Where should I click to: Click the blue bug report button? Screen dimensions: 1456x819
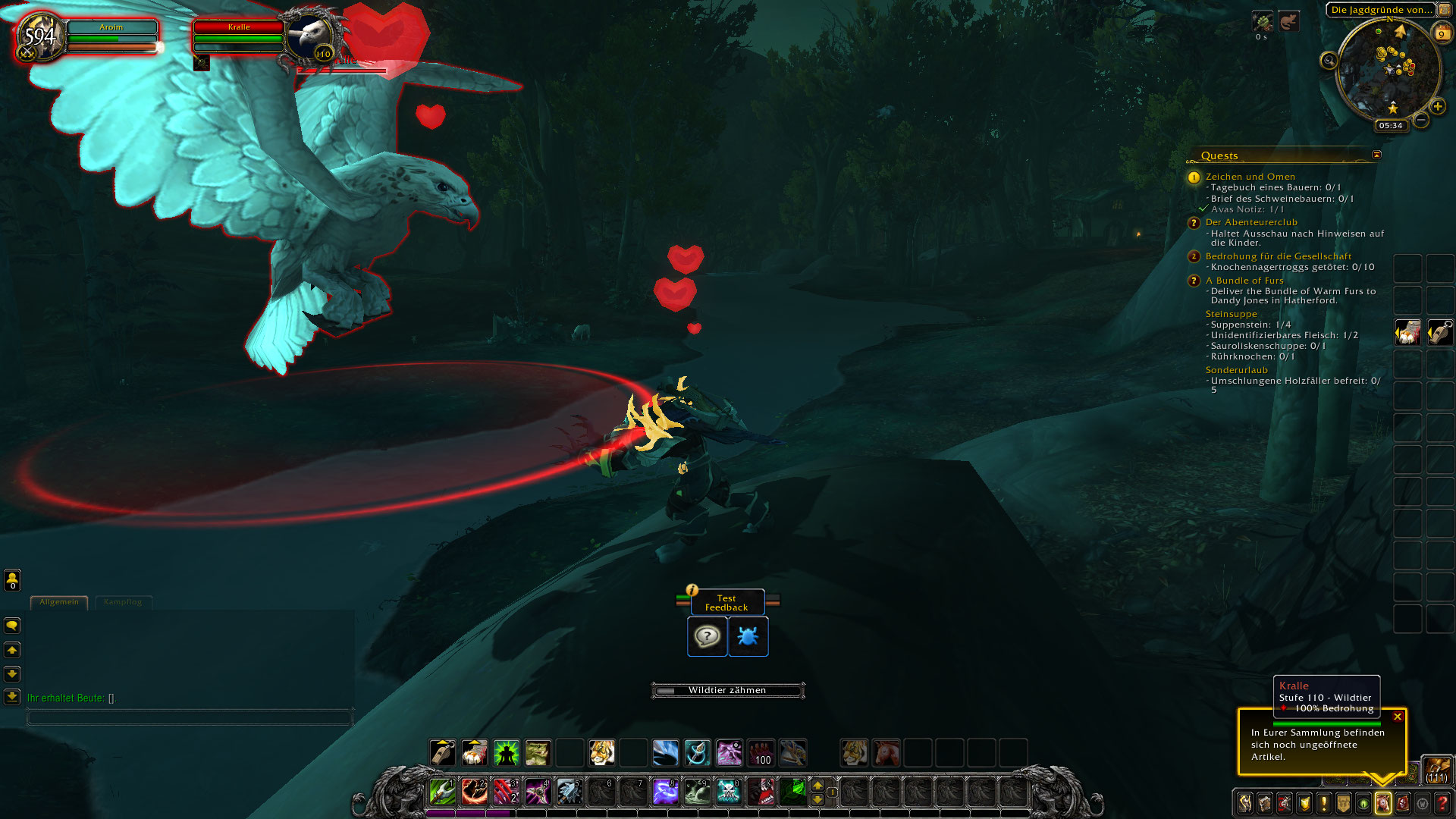(748, 636)
